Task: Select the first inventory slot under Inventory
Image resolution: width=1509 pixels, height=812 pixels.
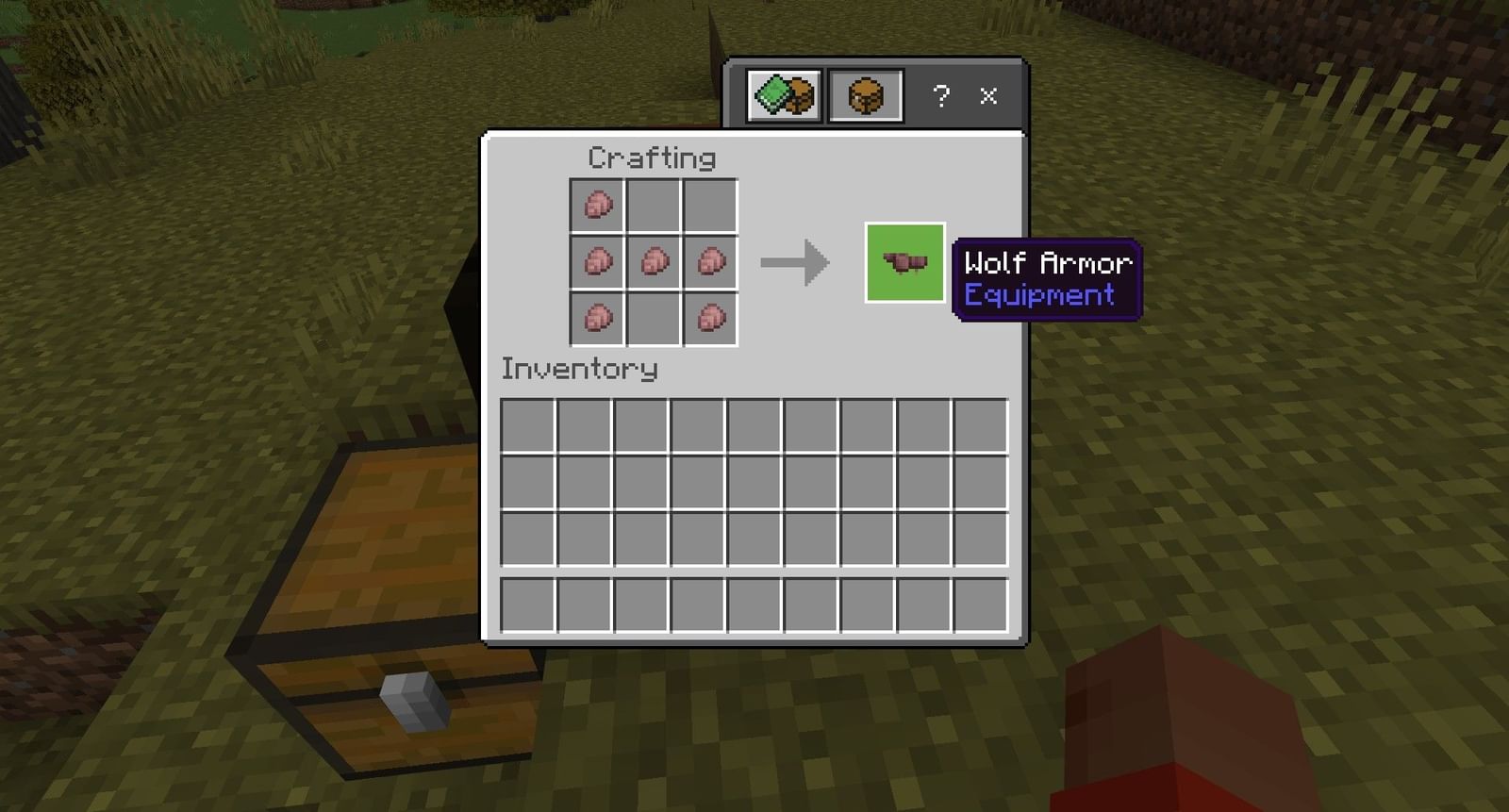Action: pos(529,426)
